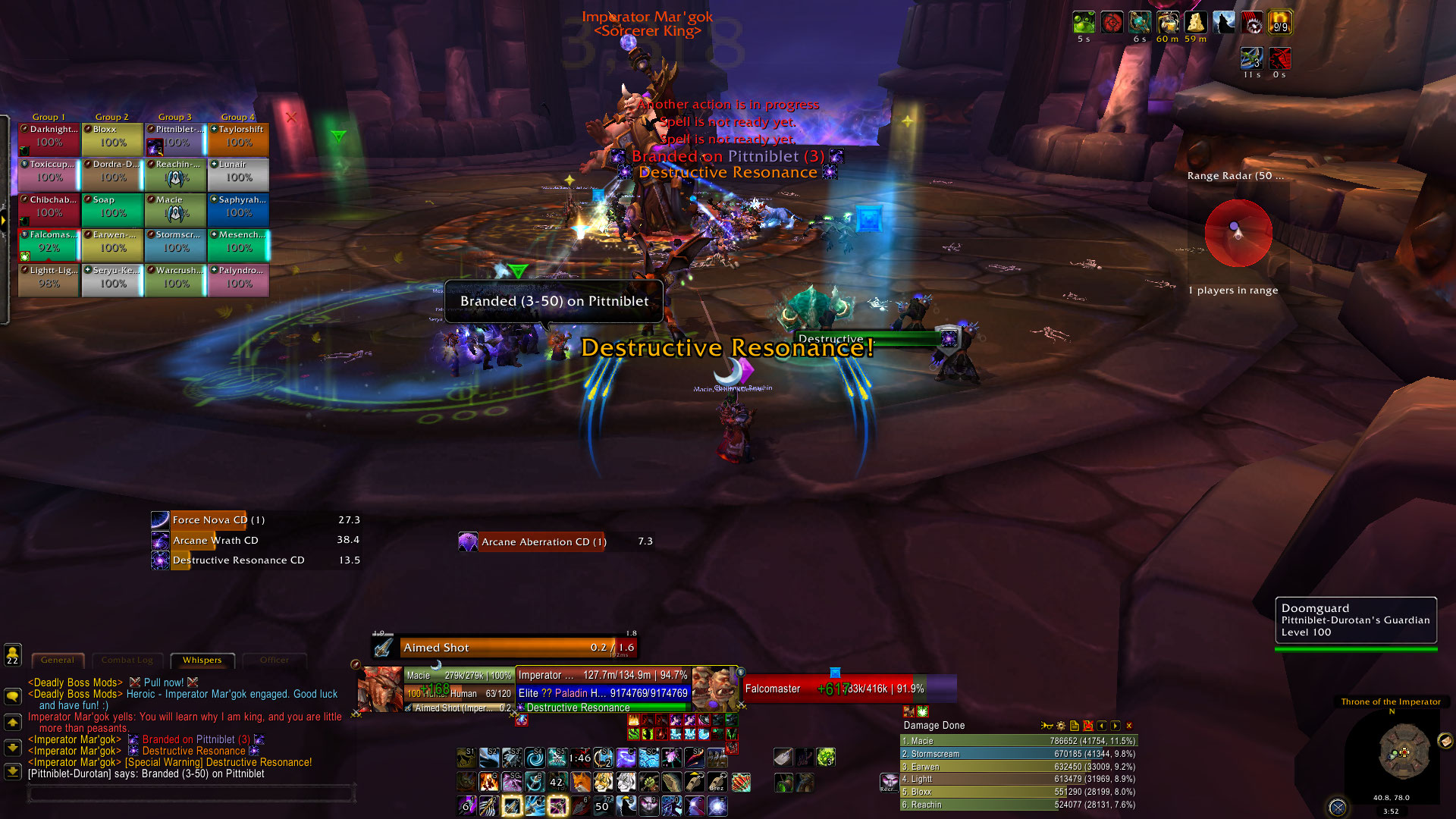Open the yellow speech bubble chat menu

[x=13, y=695]
